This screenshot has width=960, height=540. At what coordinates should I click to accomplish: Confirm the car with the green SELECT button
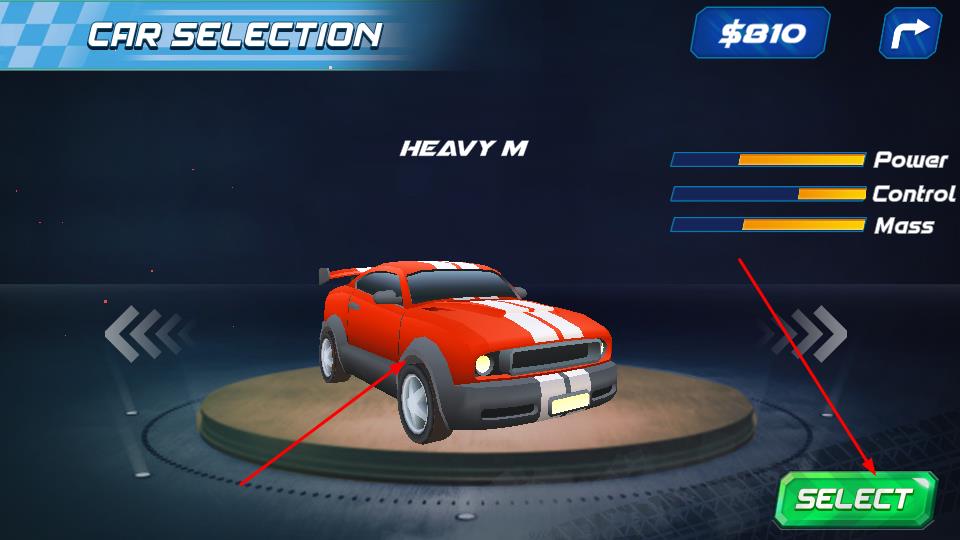pyautogui.click(x=855, y=499)
